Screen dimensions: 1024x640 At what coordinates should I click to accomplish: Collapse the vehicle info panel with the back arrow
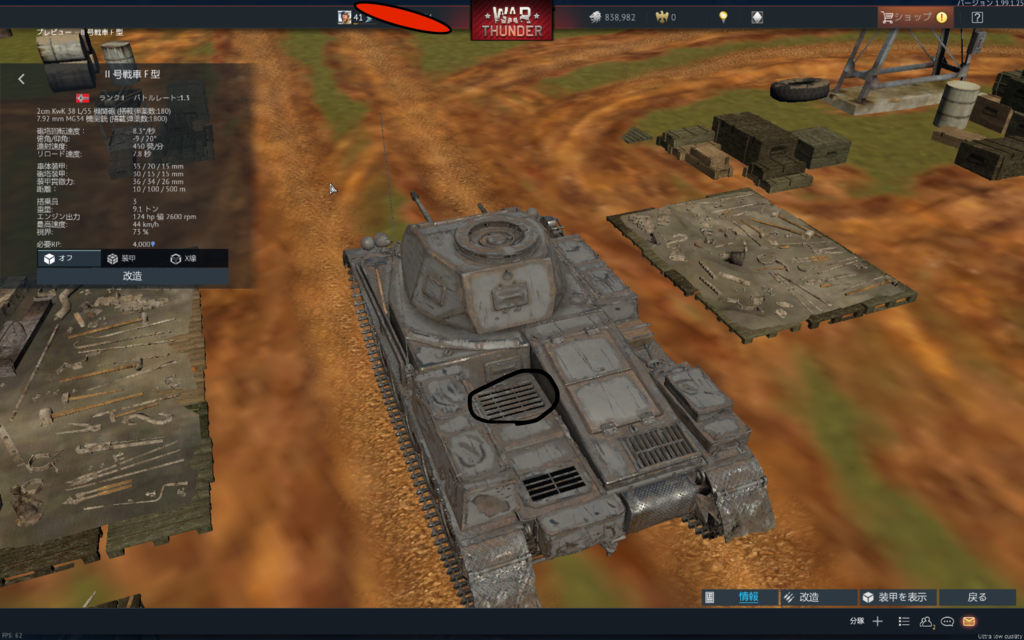point(21,79)
